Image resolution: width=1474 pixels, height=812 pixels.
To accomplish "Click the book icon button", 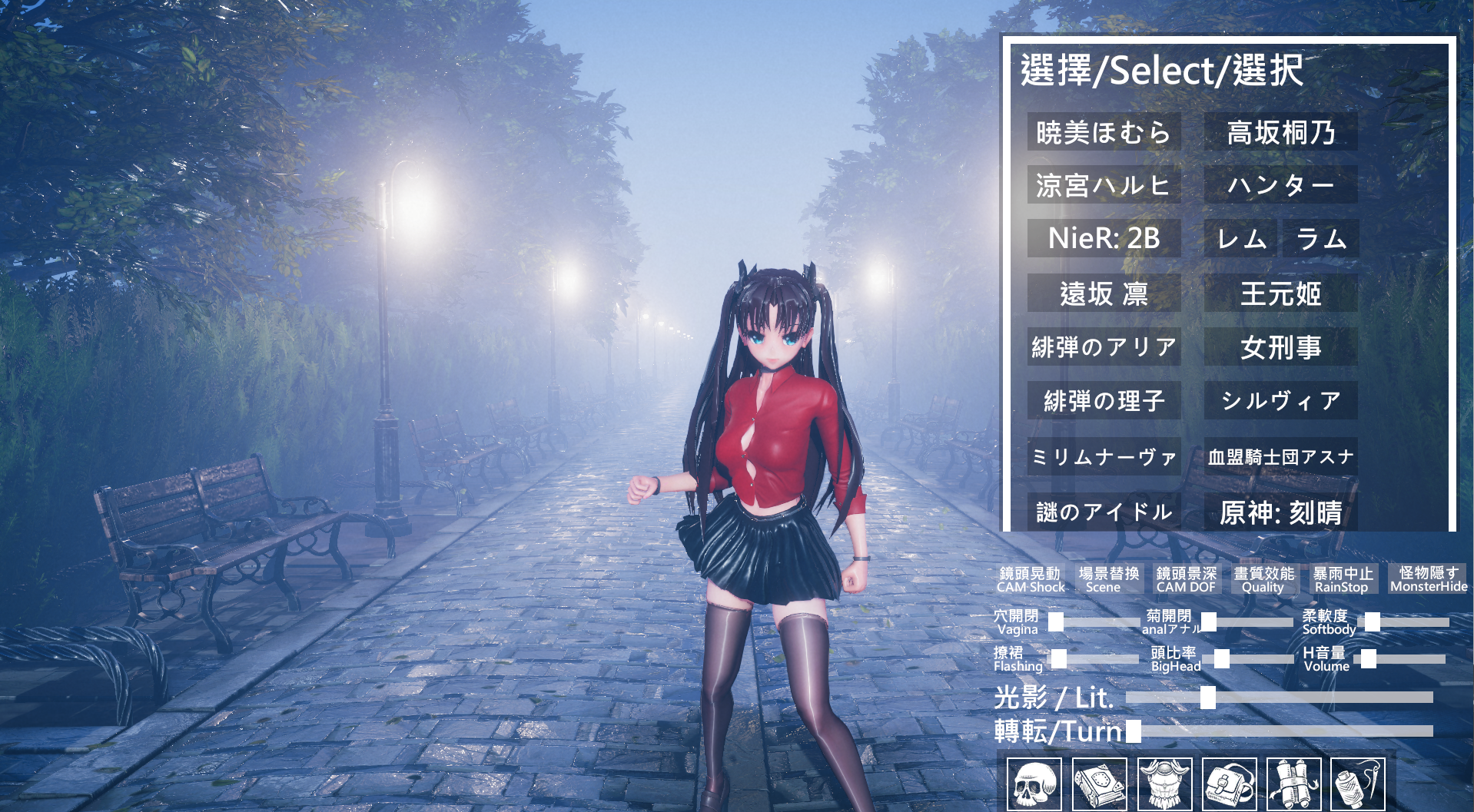I will [x=1099, y=784].
